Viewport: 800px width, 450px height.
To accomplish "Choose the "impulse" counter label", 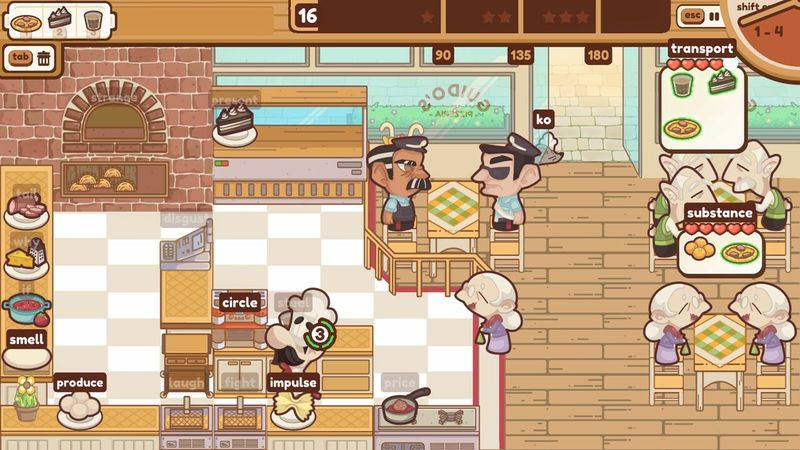I will (x=293, y=382).
